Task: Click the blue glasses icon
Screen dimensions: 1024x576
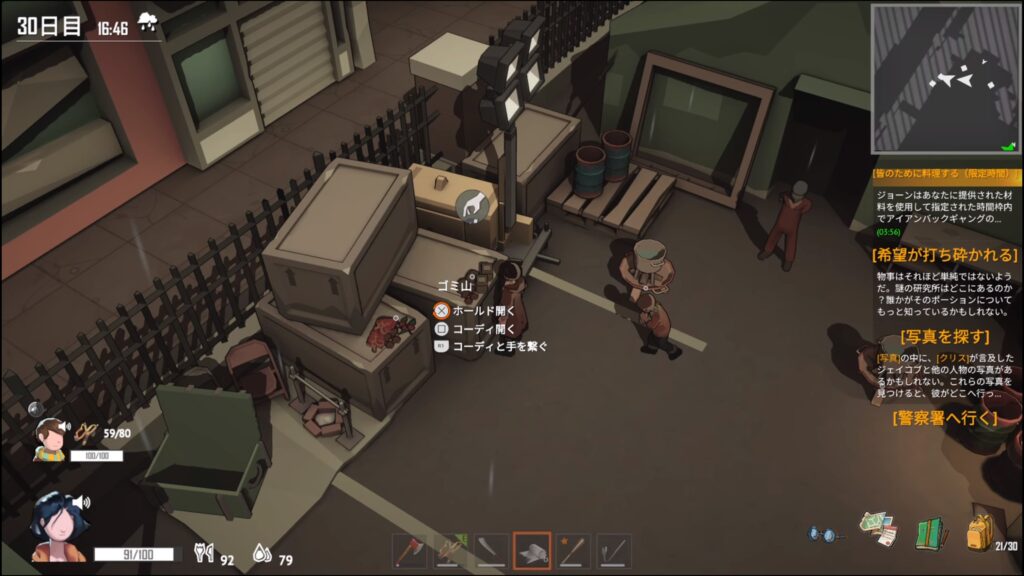Action: [823, 535]
